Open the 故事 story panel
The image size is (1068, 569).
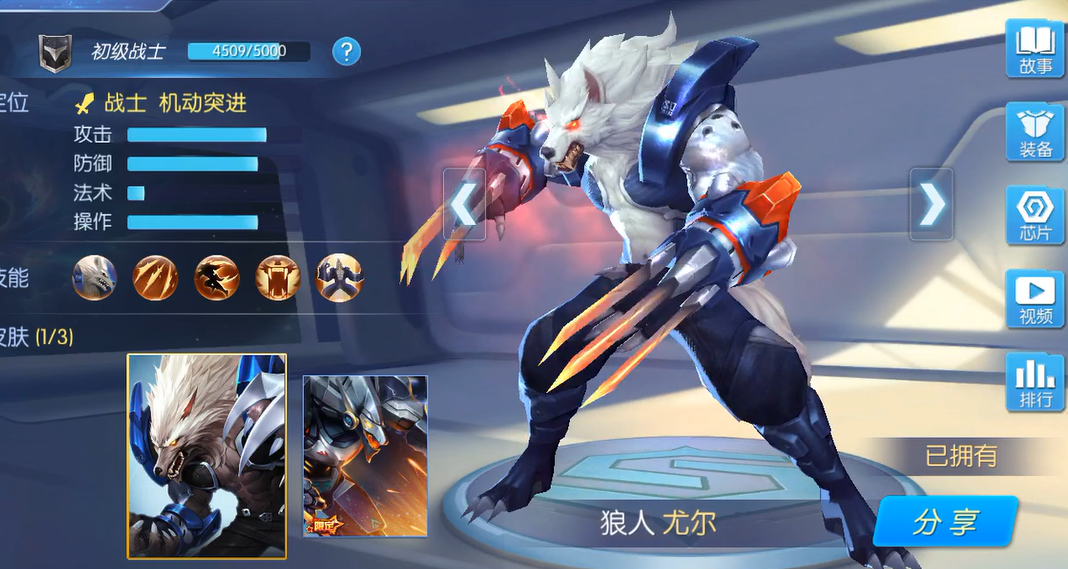1035,49
